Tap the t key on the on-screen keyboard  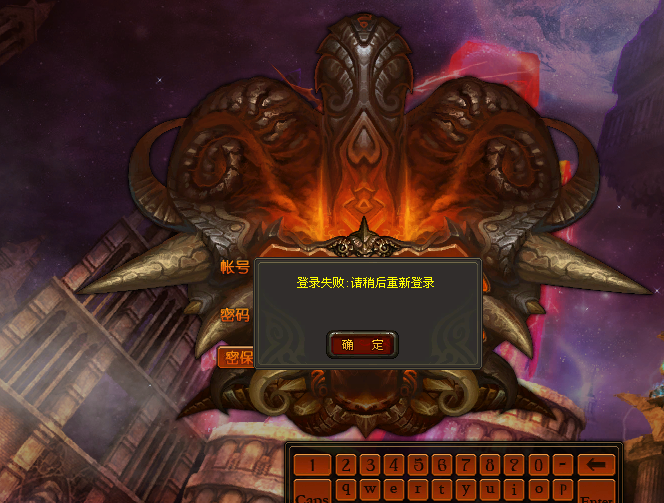click(x=442, y=490)
